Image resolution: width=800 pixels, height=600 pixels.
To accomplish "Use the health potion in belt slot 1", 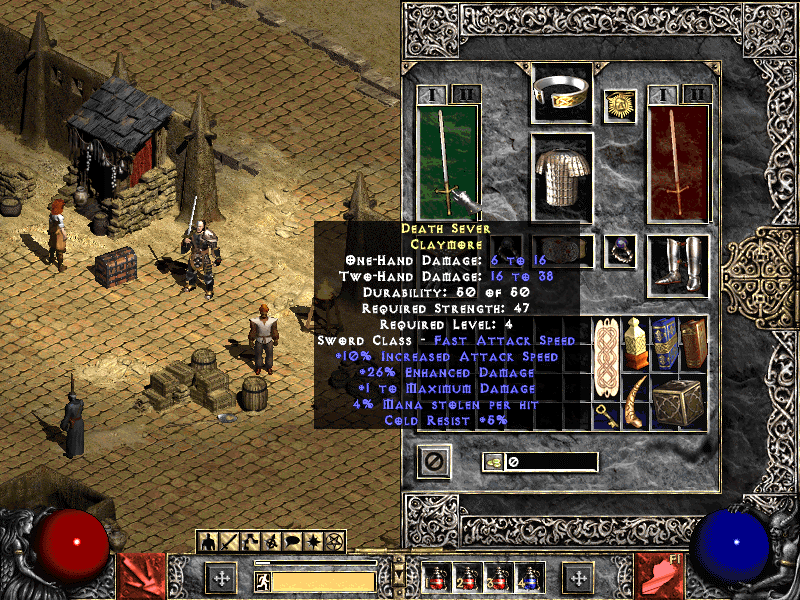I will (434, 577).
